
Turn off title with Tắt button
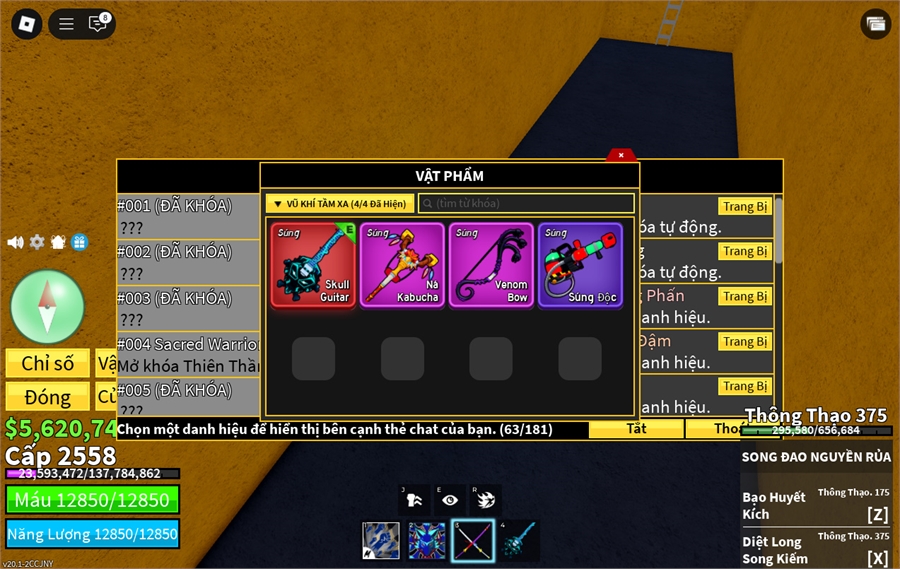[x=636, y=429]
